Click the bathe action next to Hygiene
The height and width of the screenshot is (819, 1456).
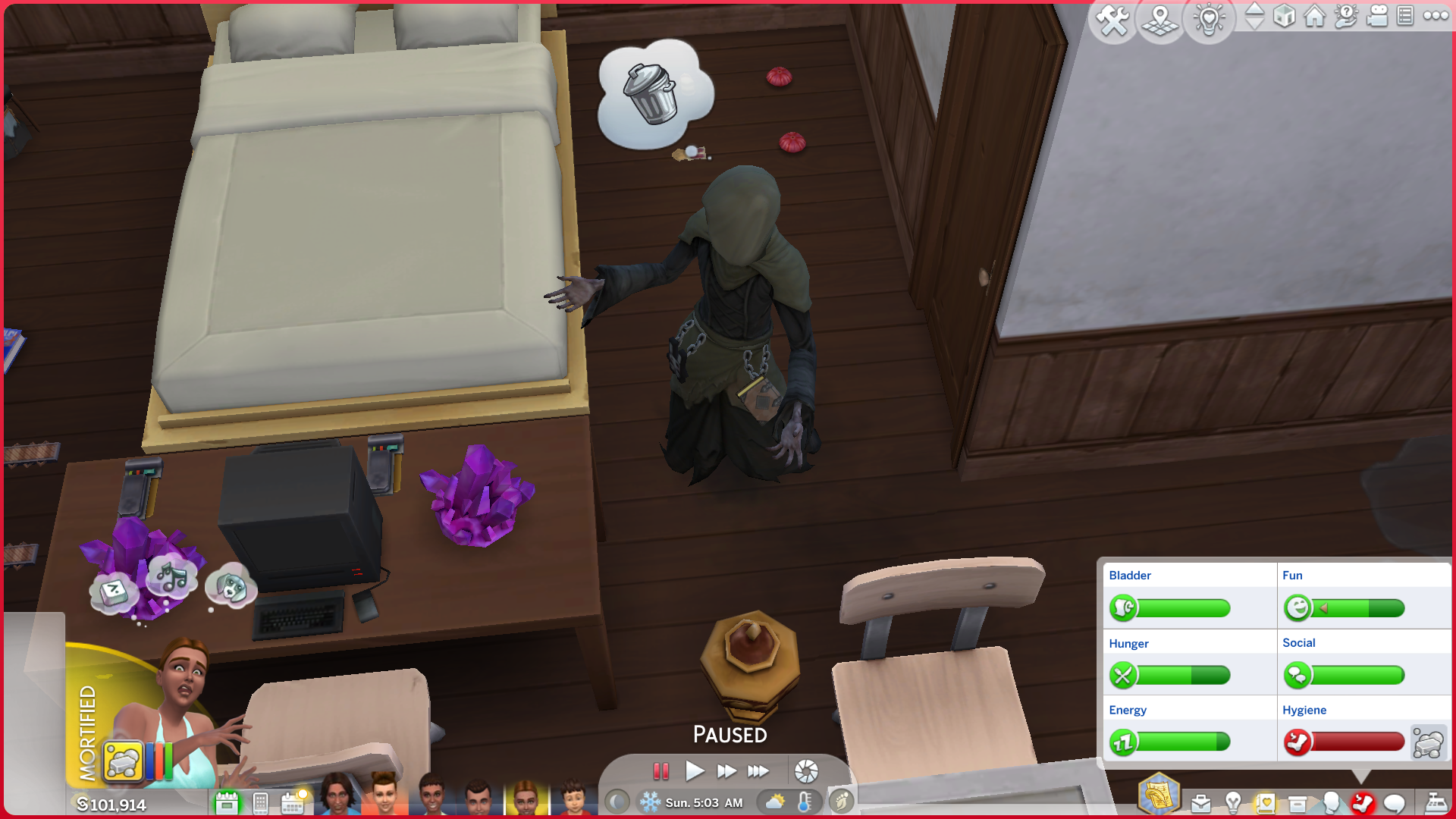click(1428, 742)
